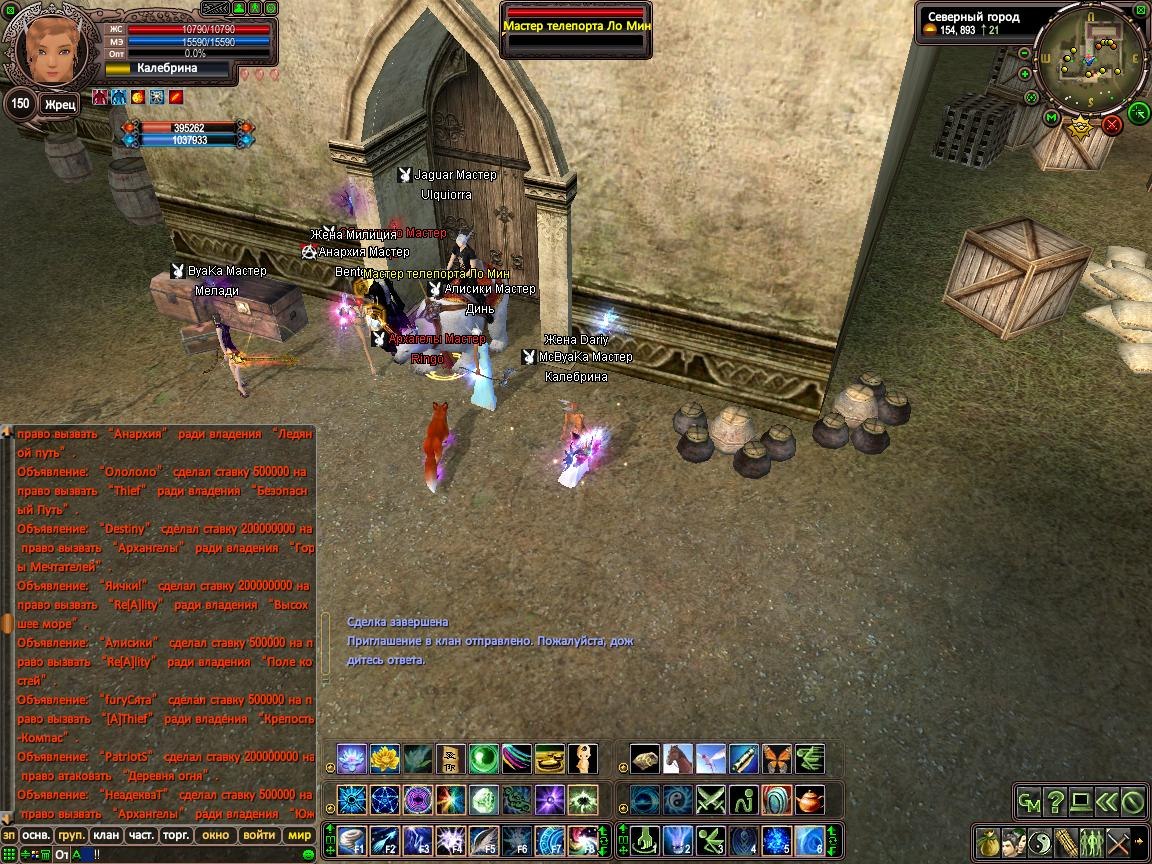The height and width of the screenshot is (864, 1152).
Task: Select the yellow lotus flower slot
Action: tap(385, 759)
